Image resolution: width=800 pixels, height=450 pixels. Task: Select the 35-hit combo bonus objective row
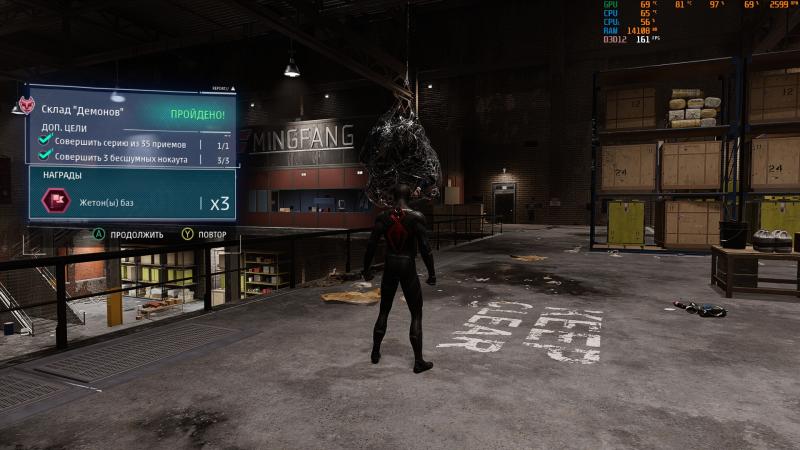(130, 144)
